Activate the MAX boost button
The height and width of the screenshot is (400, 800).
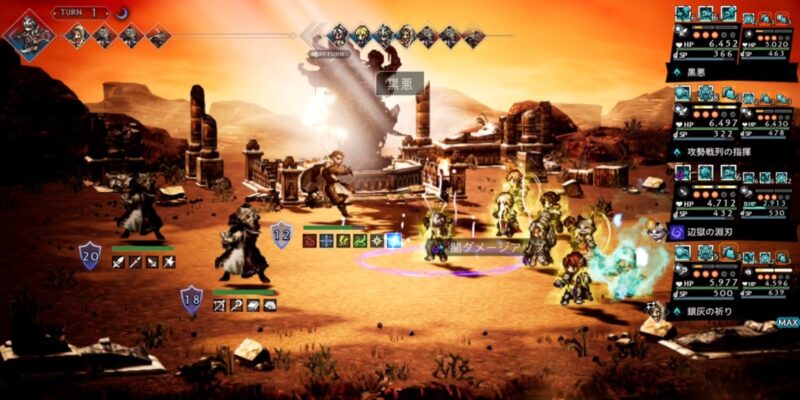(787, 323)
